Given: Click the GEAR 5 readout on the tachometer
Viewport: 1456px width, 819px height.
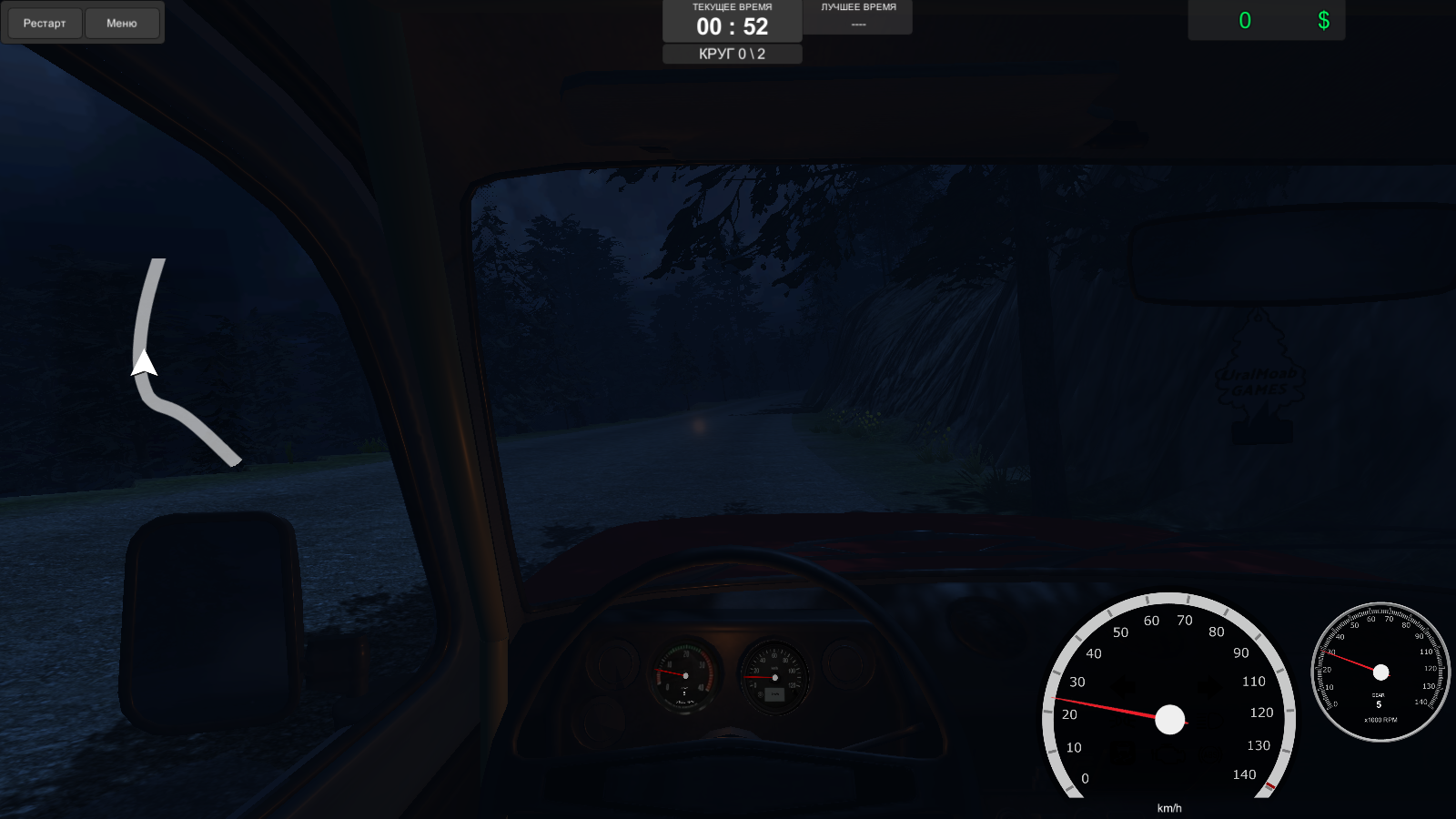Looking at the screenshot, I should click(1379, 700).
